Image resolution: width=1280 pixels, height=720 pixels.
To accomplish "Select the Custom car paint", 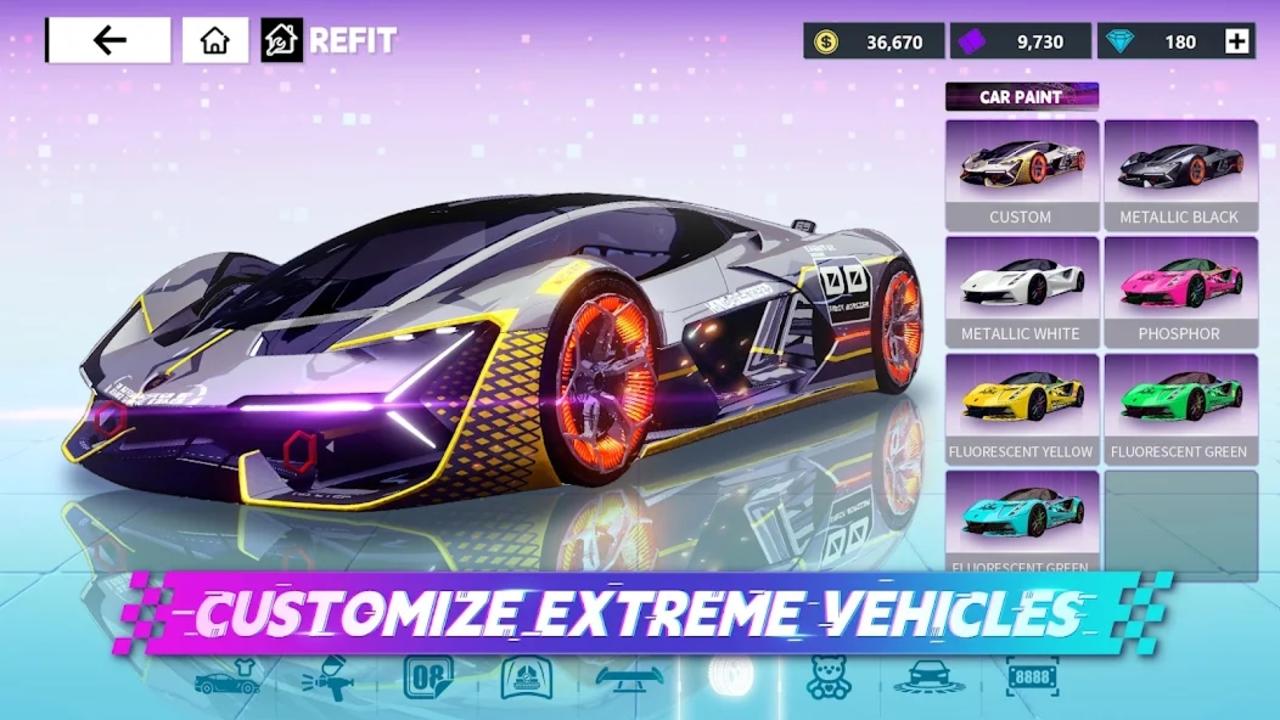I will pyautogui.click(x=1021, y=175).
